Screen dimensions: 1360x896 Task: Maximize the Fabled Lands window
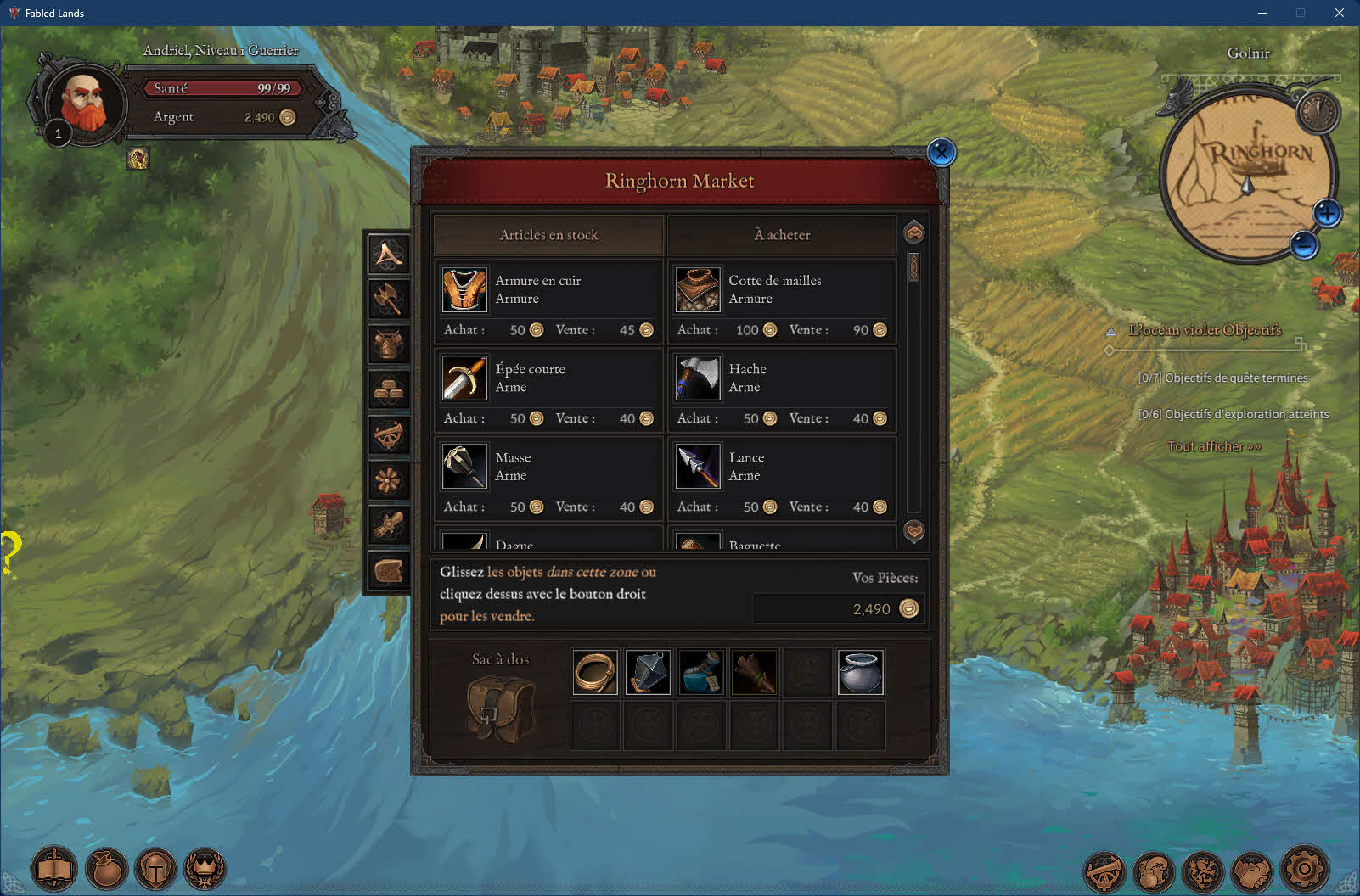[x=1300, y=13]
